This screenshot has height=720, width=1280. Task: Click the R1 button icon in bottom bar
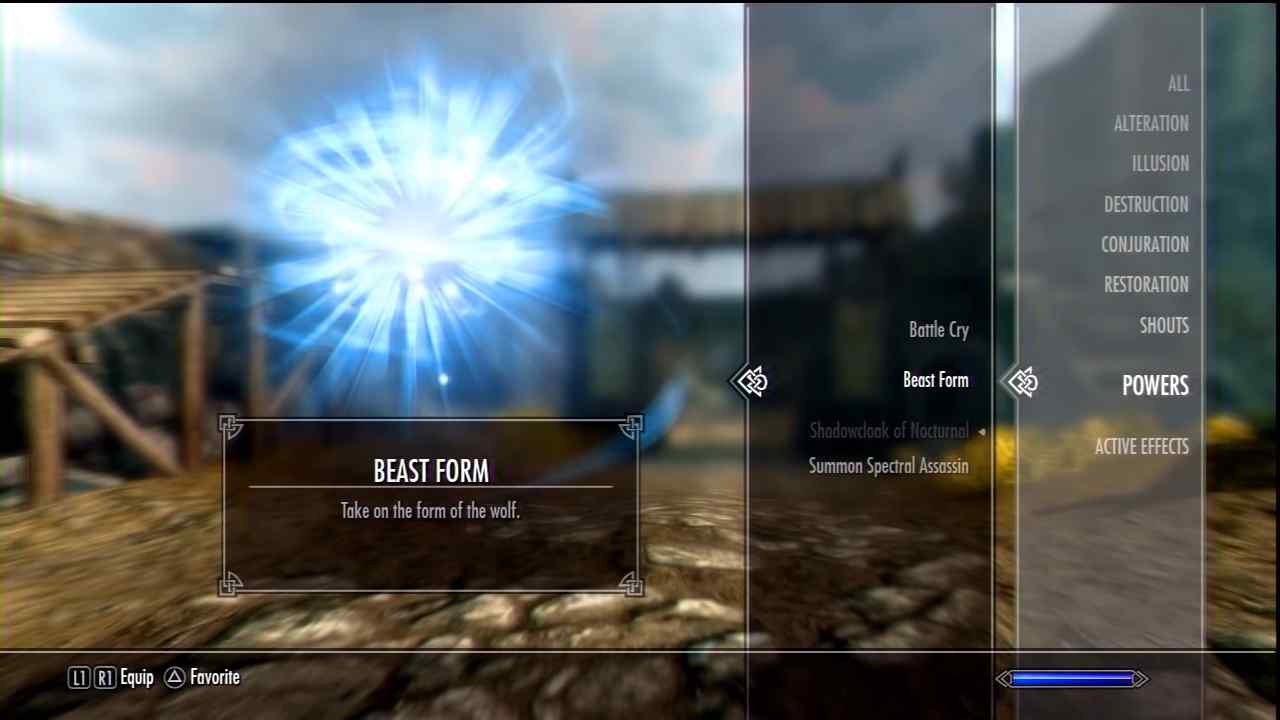coord(103,677)
